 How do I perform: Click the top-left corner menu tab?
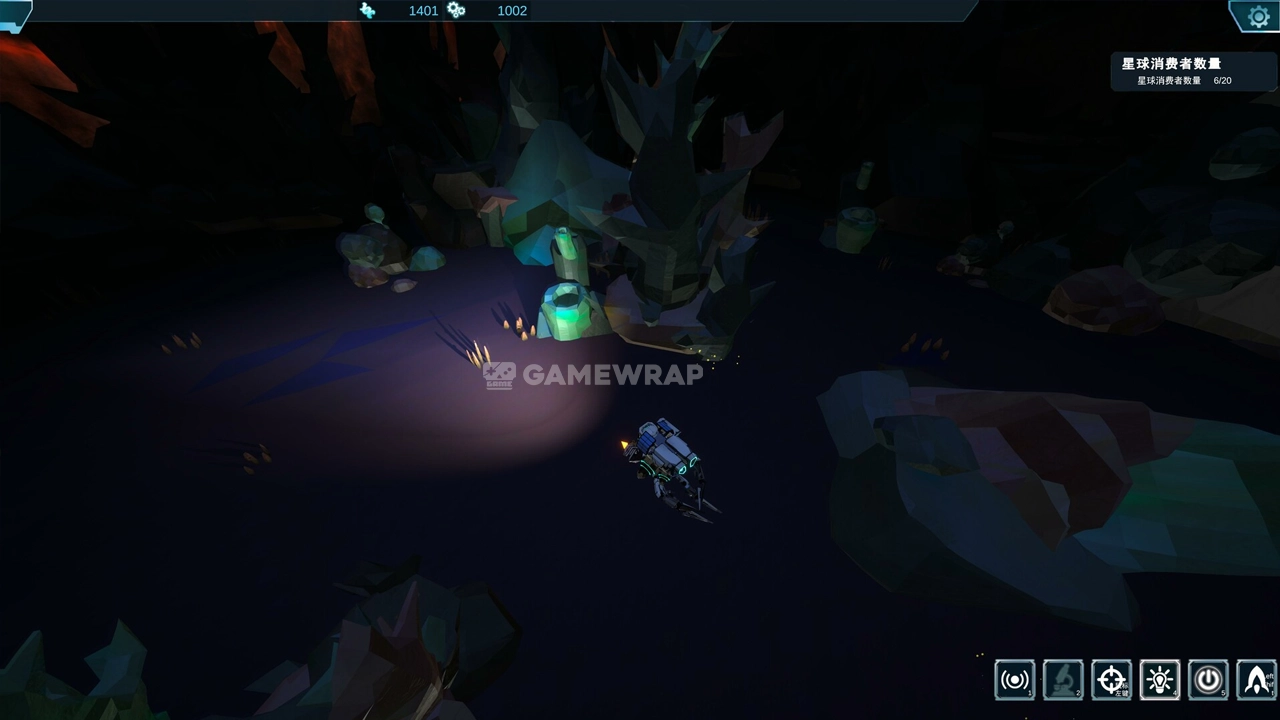[x=15, y=14]
